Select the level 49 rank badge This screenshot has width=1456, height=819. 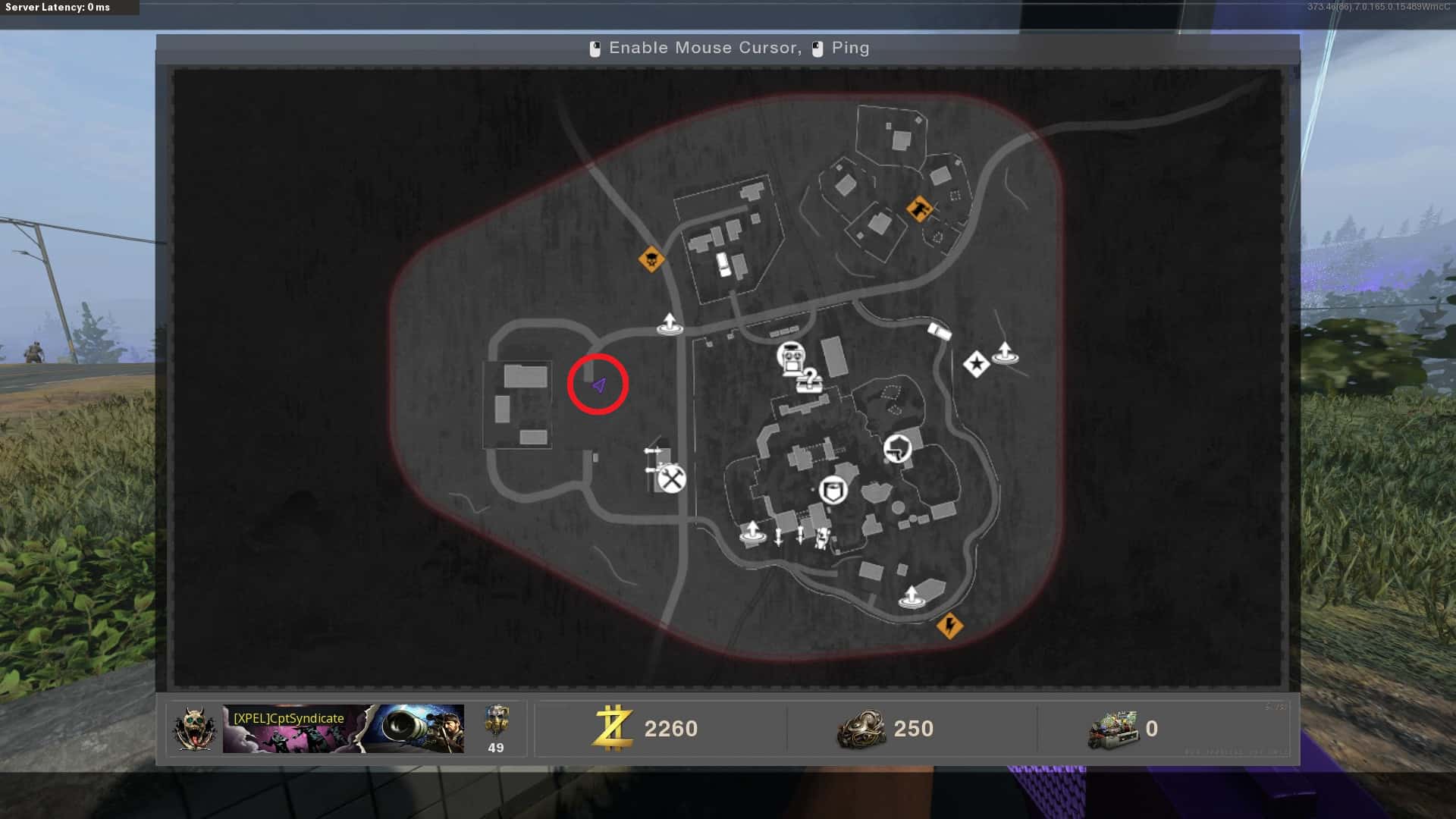[x=496, y=729]
